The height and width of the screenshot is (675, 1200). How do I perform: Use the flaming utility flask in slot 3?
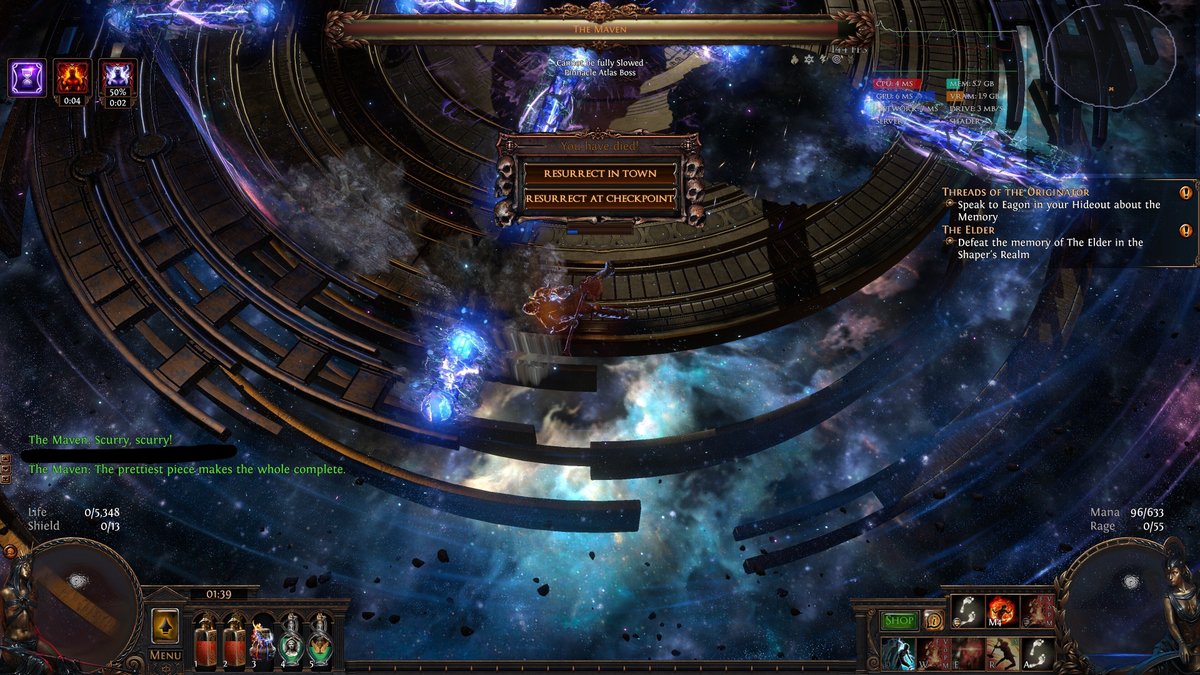pos(263,640)
